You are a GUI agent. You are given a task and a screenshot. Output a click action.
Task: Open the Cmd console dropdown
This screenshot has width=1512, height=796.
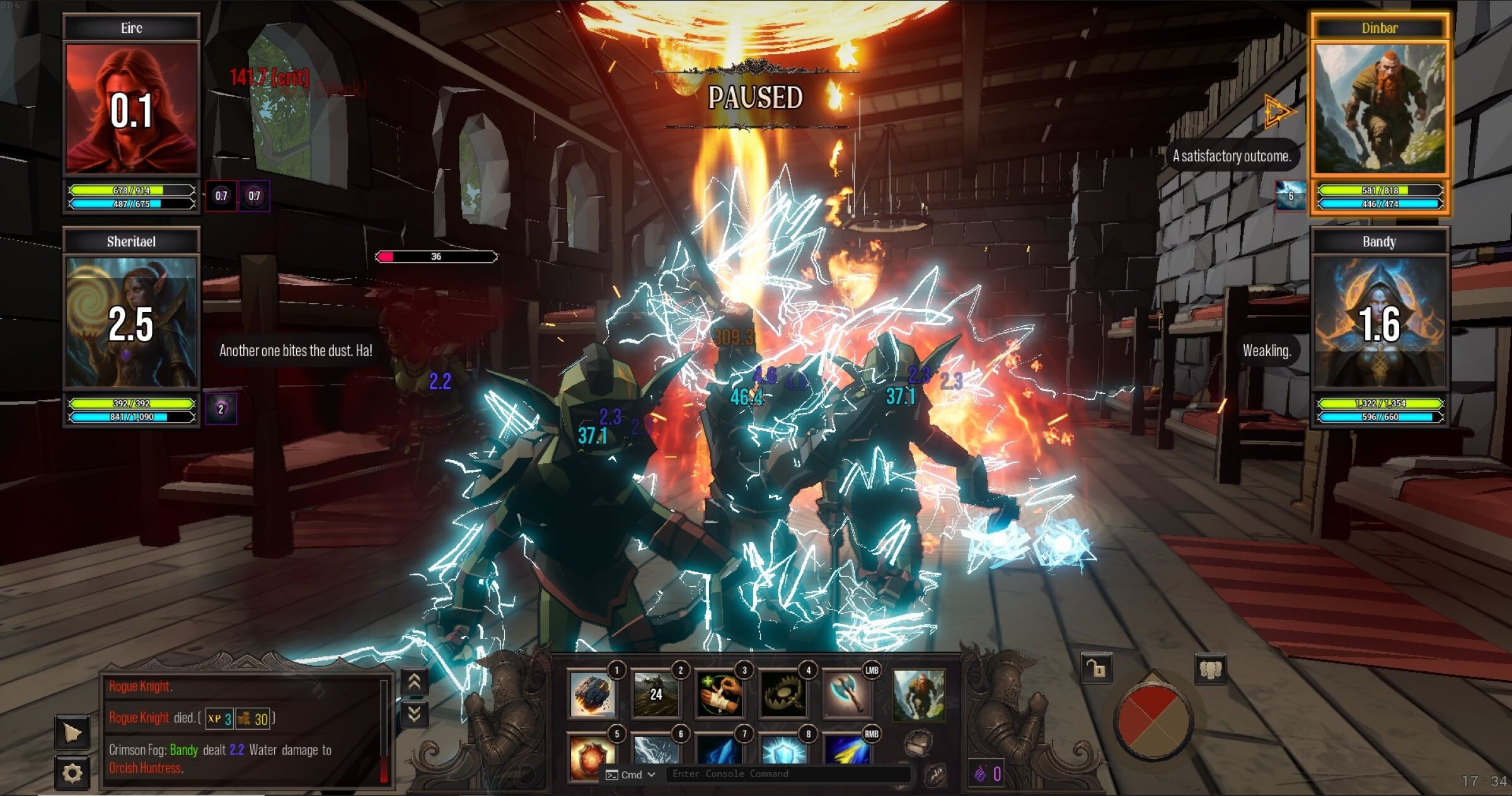coord(632,775)
